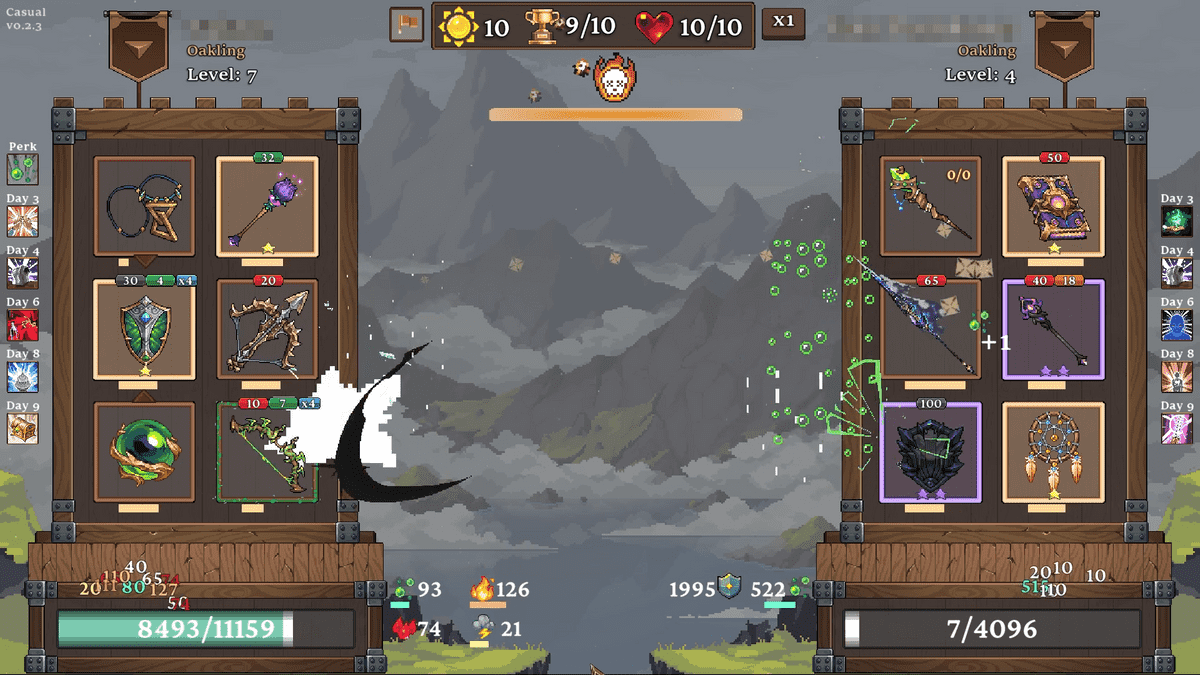Select the purple orb scepter slot
Viewport: 1200px width, 675px height.
(x=267, y=207)
